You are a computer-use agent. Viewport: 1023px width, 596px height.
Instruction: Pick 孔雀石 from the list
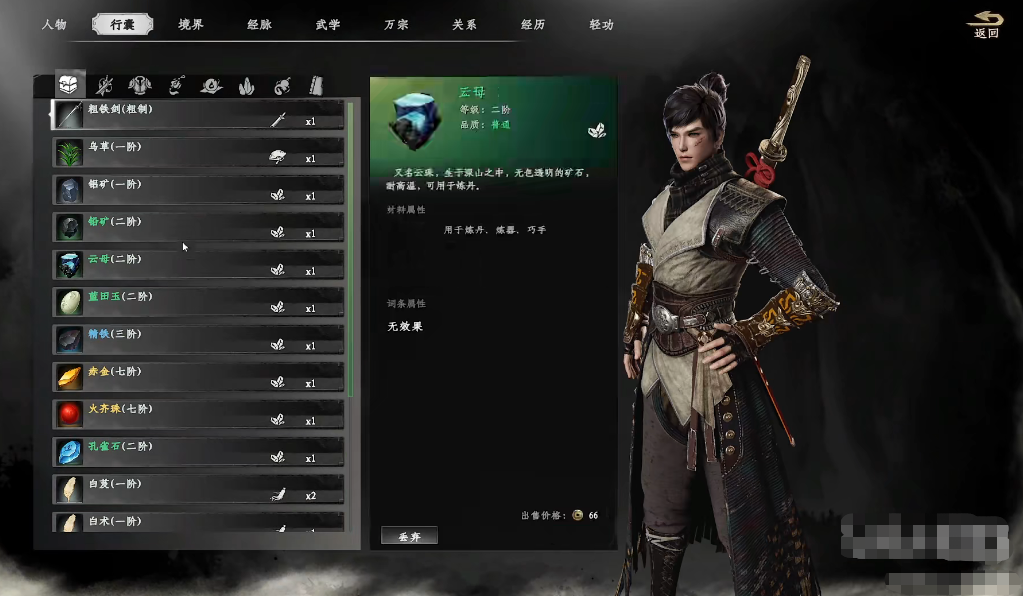198,451
